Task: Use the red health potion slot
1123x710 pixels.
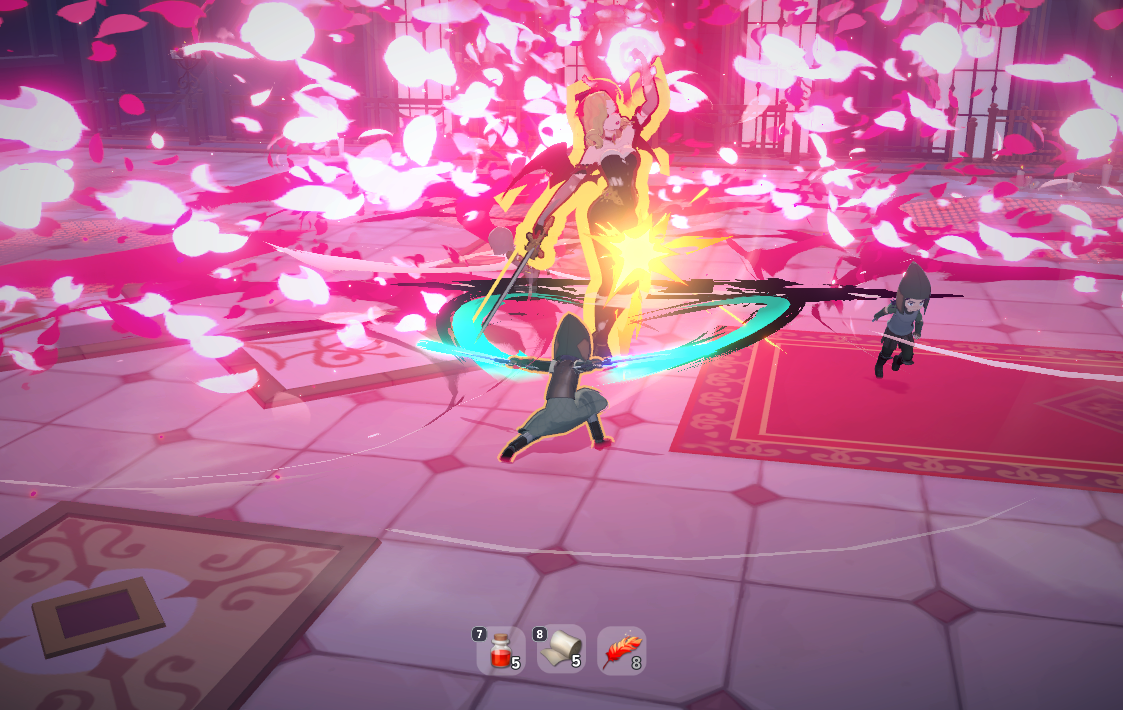Action: click(499, 651)
